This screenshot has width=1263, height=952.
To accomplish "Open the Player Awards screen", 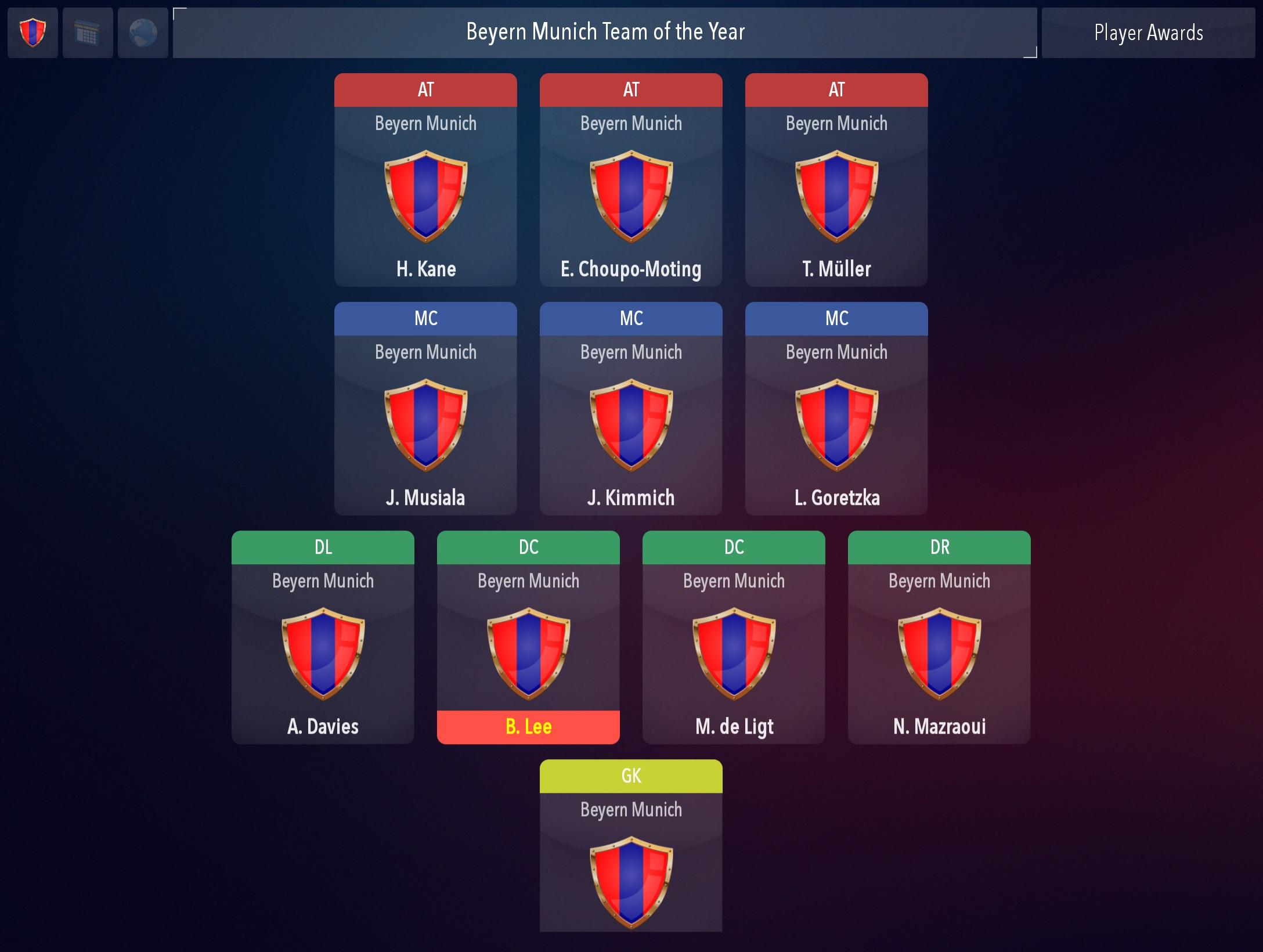I will tap(1149, 33).
